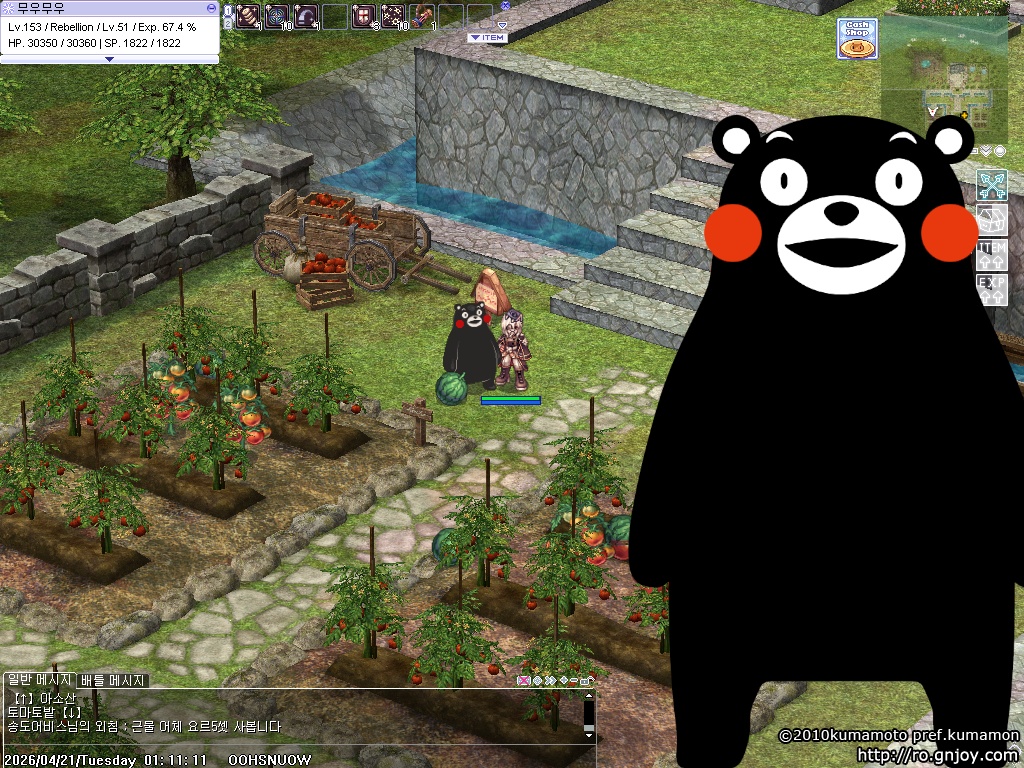Use the red shield hotbar skill
Screen dimensions: 1024x768
click(x=363, y=16)
